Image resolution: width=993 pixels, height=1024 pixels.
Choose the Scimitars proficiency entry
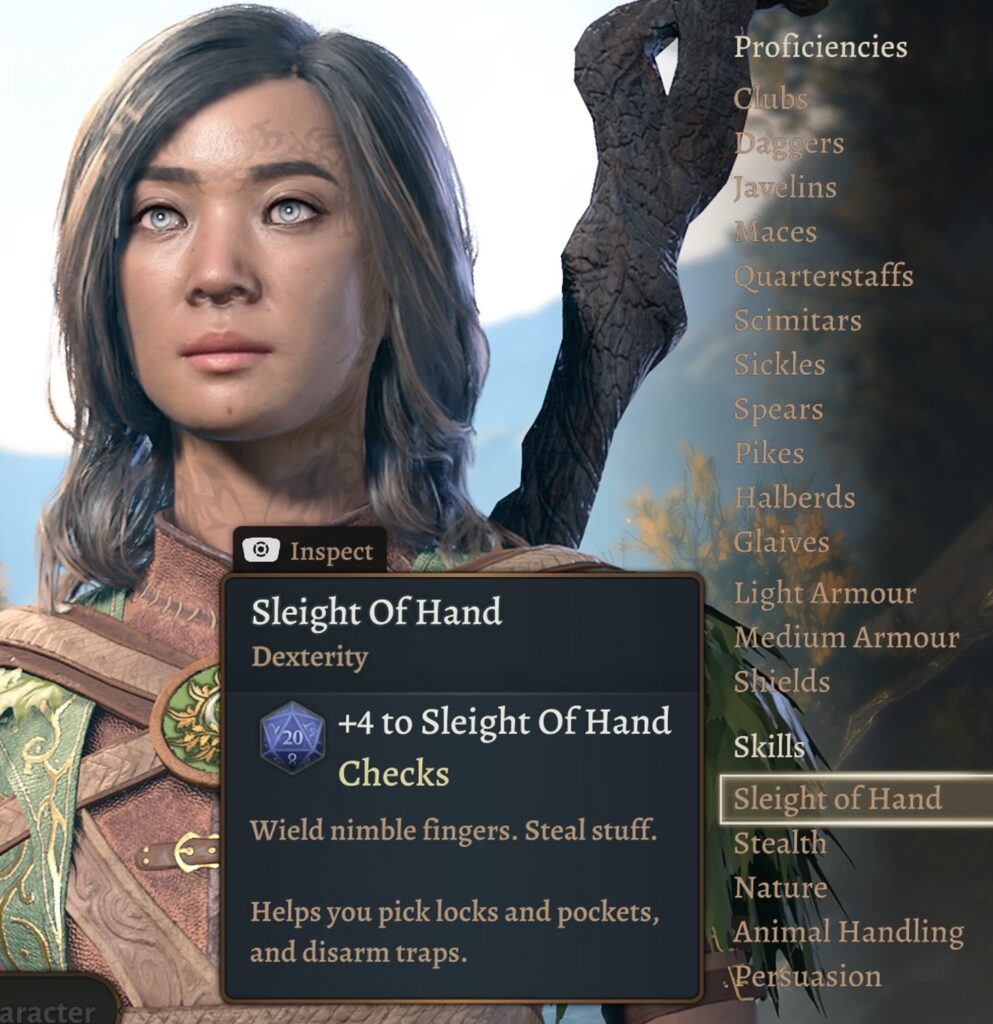coord(797,321)
